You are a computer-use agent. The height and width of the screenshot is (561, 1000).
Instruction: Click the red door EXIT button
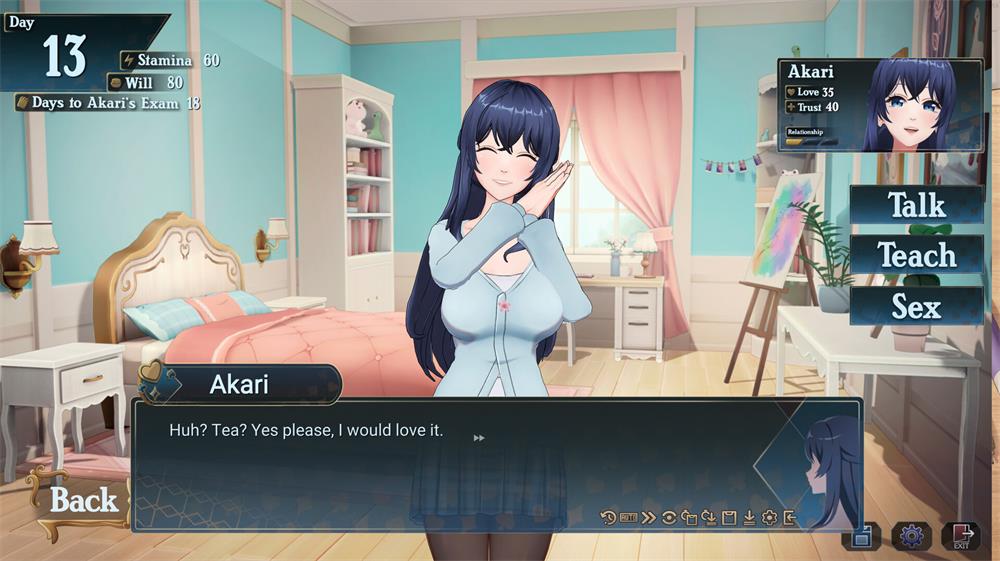tap(961, 536)
